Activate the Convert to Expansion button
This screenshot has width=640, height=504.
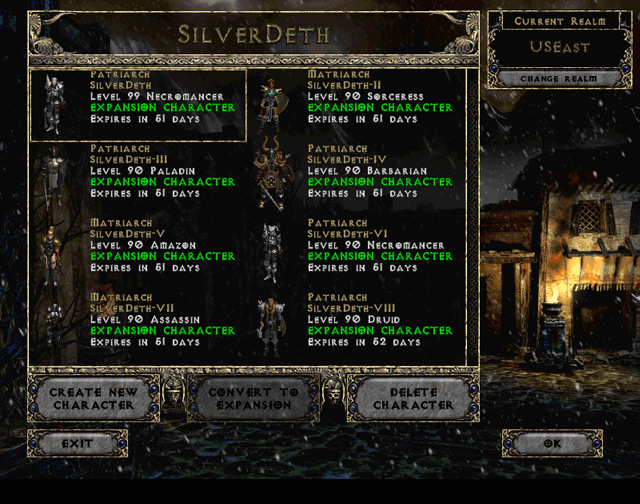click(x=253, y=399)
